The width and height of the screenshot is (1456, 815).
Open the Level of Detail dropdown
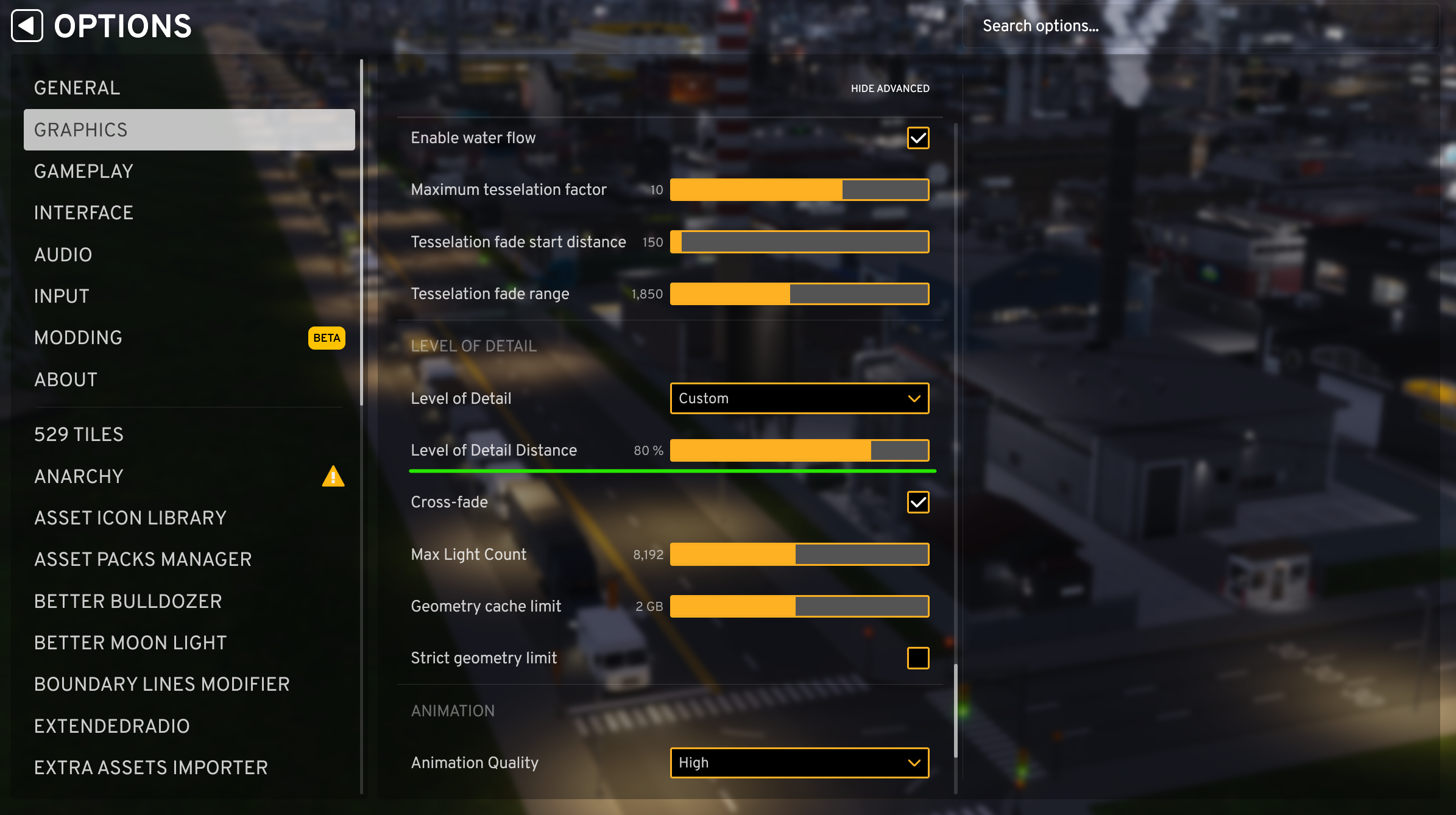[799, 398]
